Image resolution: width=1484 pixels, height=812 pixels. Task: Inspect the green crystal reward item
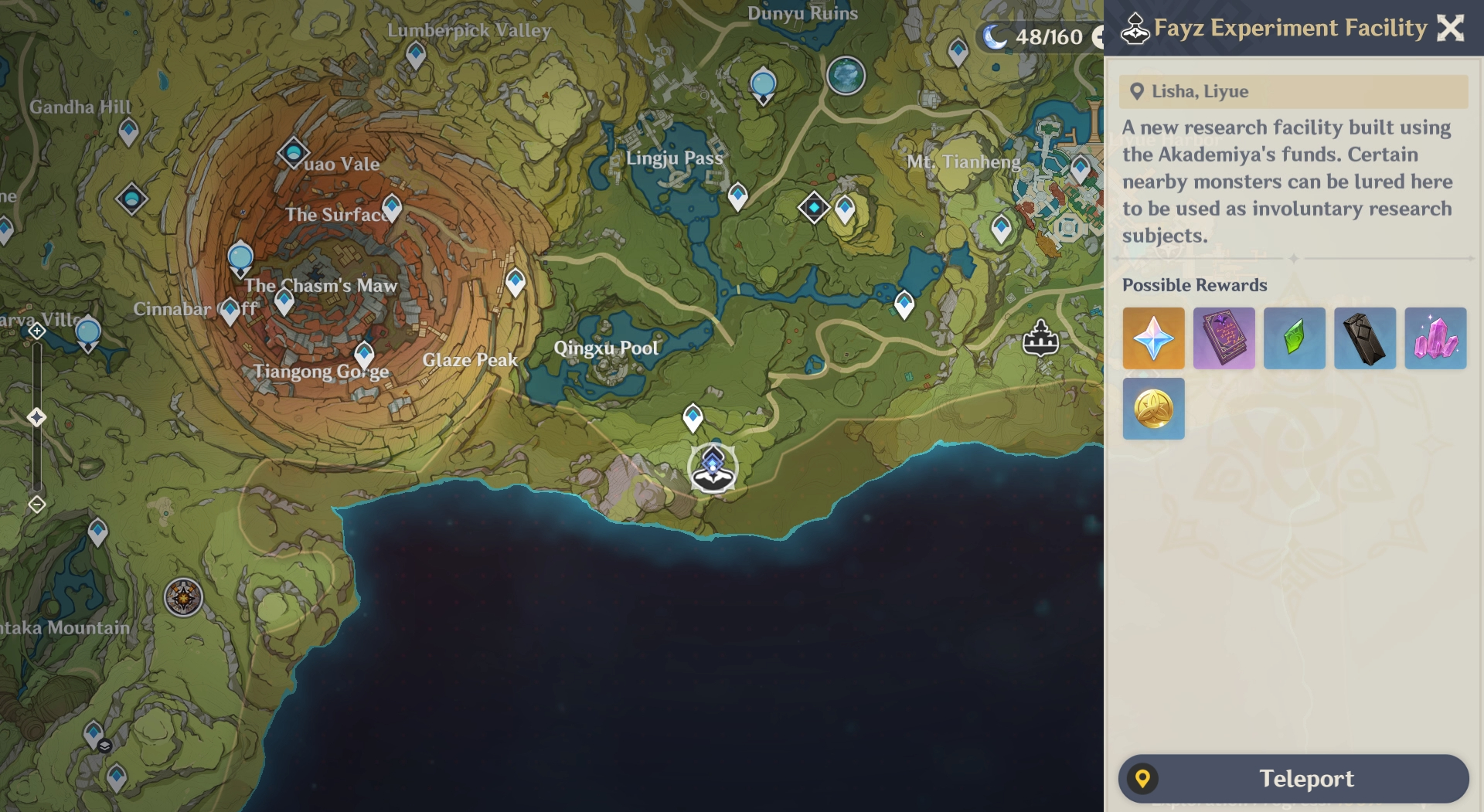pos(1294,338)
